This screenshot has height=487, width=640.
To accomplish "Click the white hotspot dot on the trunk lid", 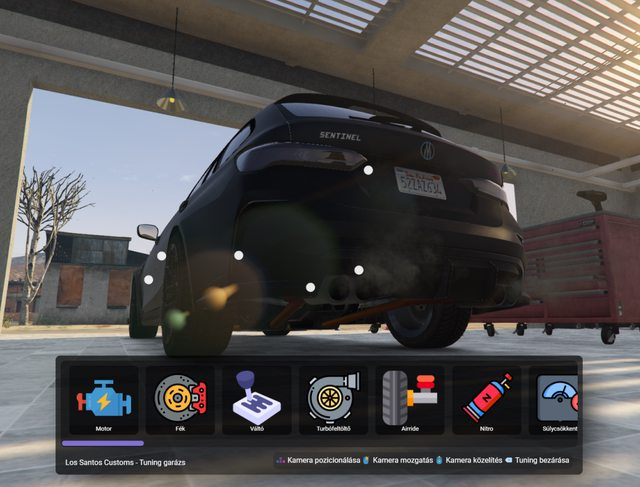I will tap(368, 171).
